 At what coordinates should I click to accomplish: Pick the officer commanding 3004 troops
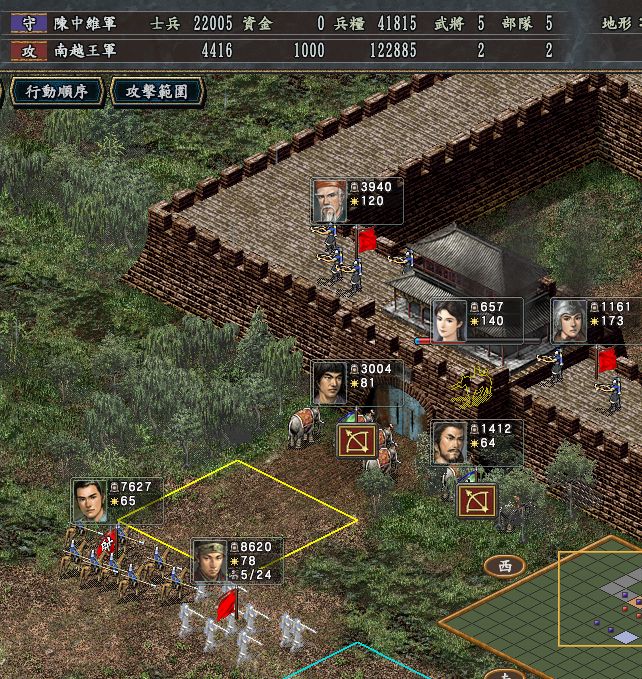click(329, 383)
